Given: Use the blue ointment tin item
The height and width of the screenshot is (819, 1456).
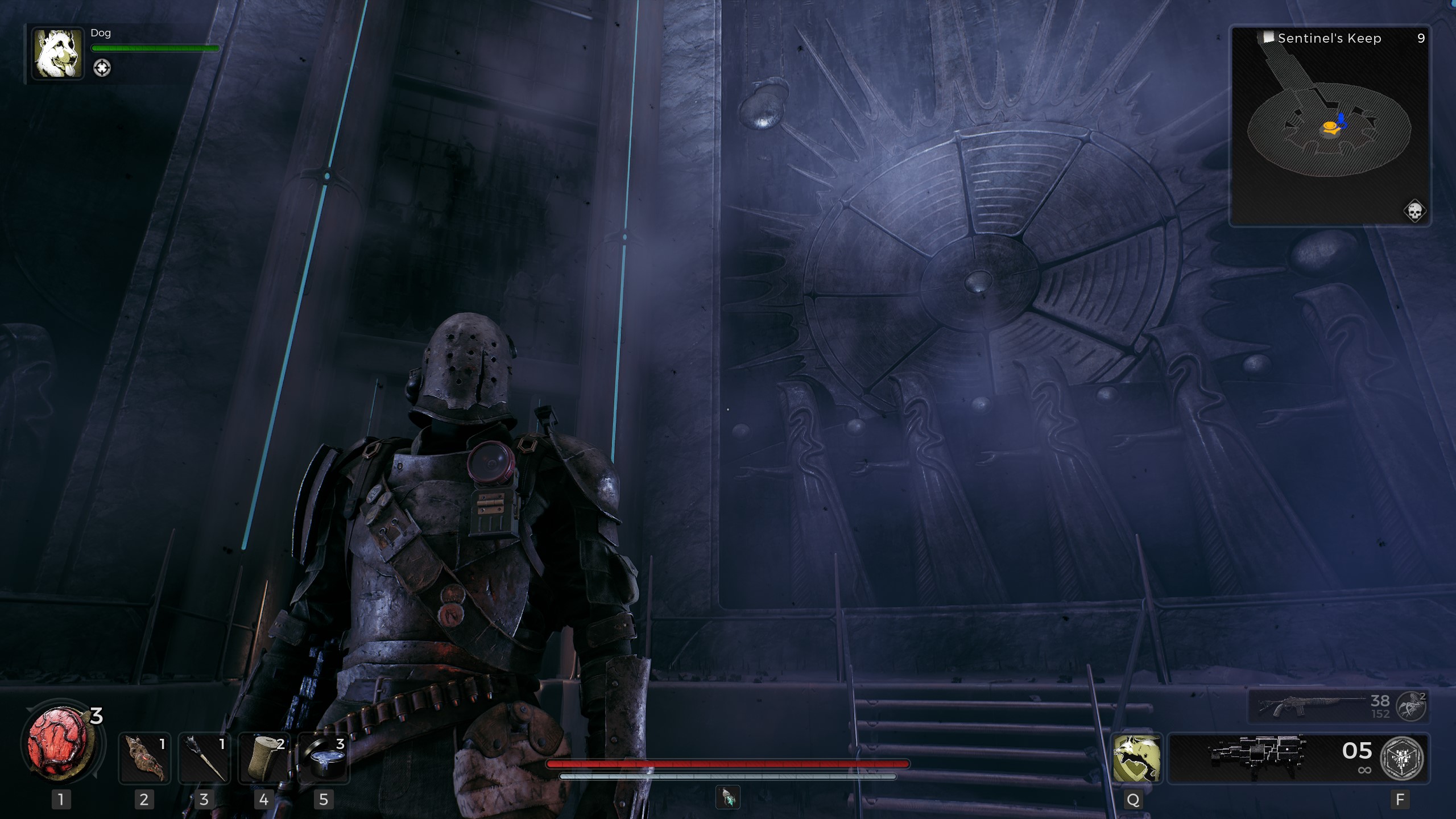Looking at the screenshot, I should click(324, 758).
